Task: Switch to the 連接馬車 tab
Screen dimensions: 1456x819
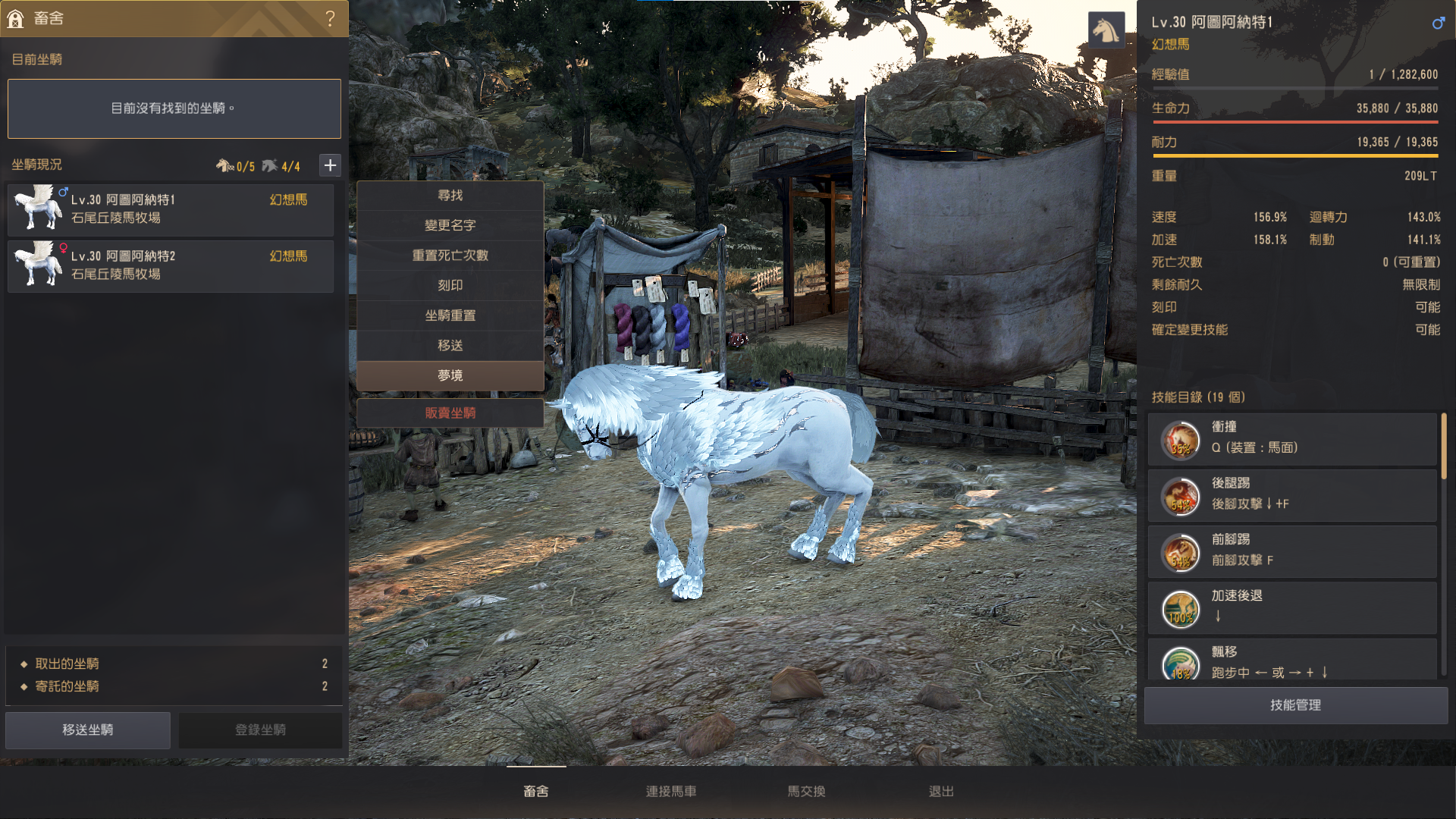Action: click(x=671, y=791)
